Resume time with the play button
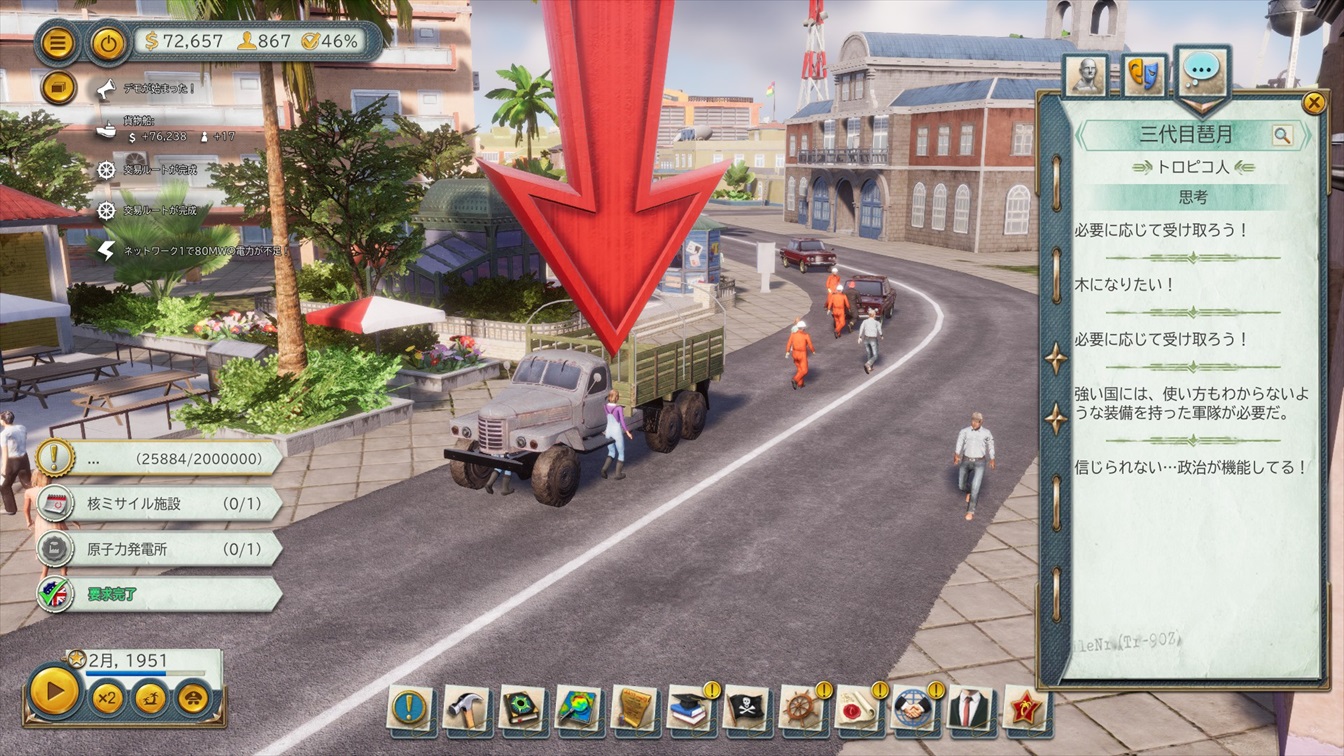 pos(55,691)
